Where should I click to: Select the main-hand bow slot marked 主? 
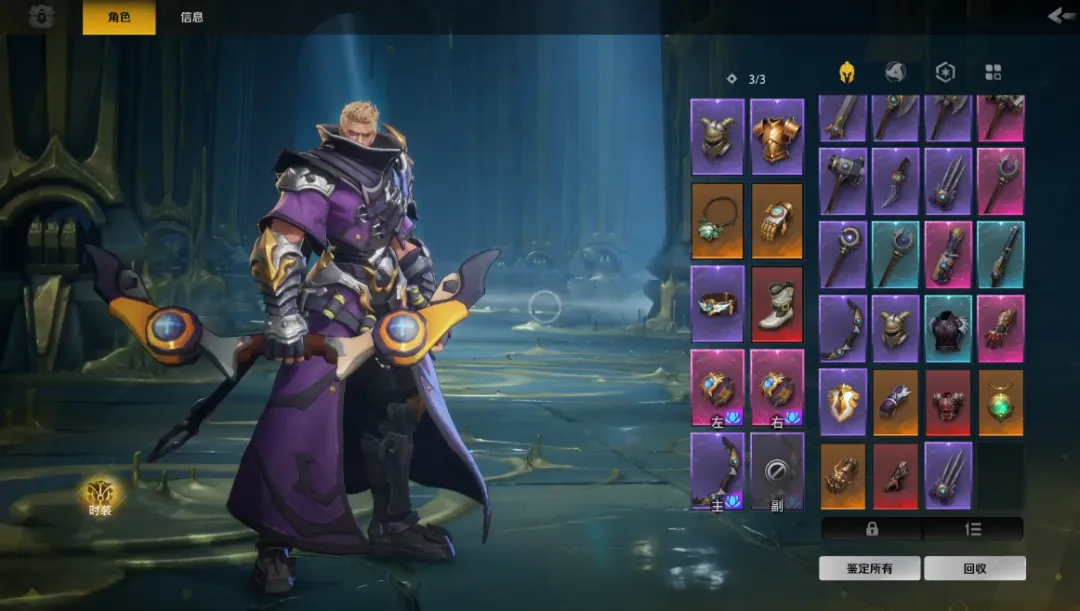point(717,471)
